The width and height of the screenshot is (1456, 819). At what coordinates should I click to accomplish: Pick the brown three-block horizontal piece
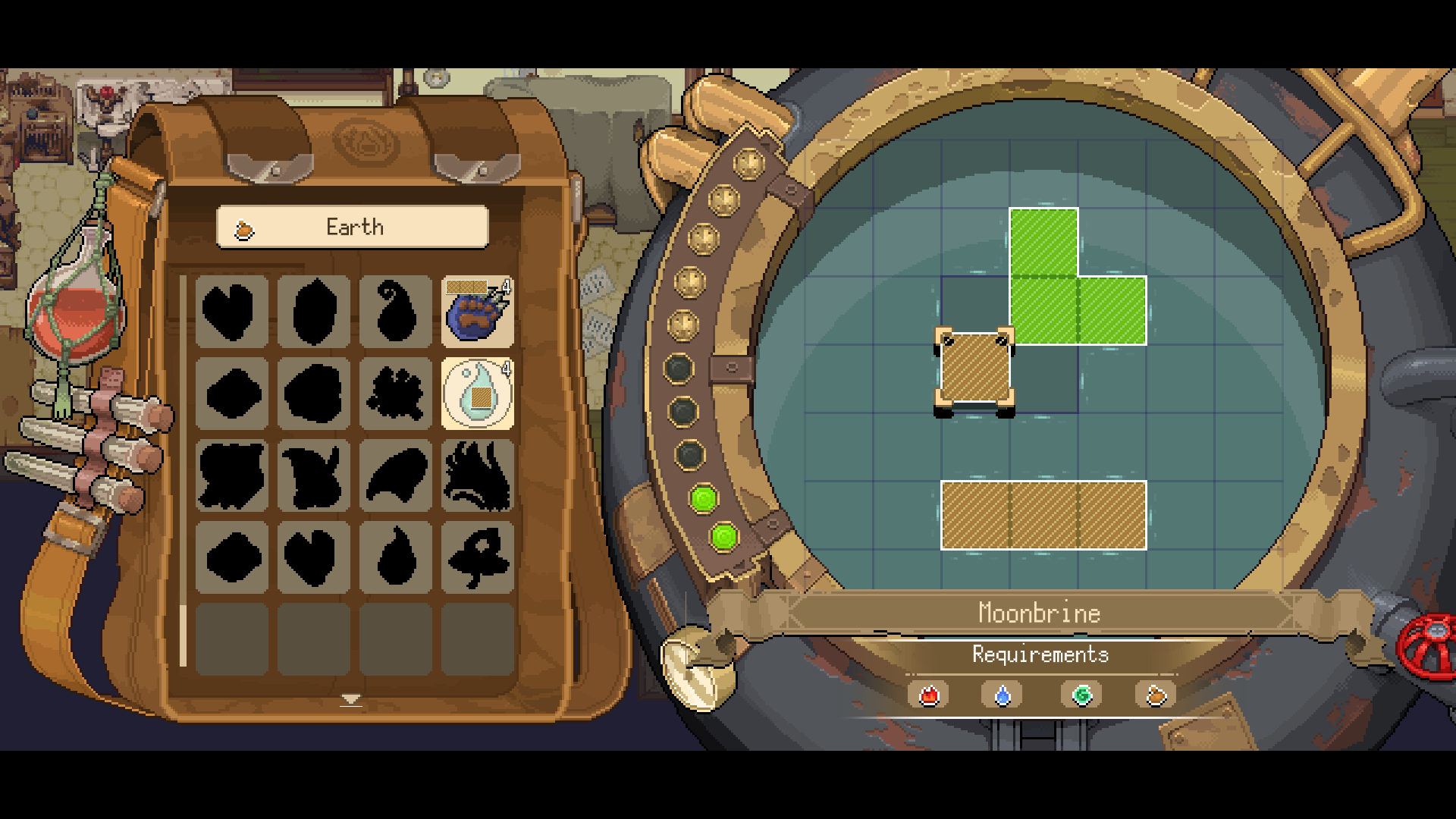pyautogui.click(x=1043, y=515)
